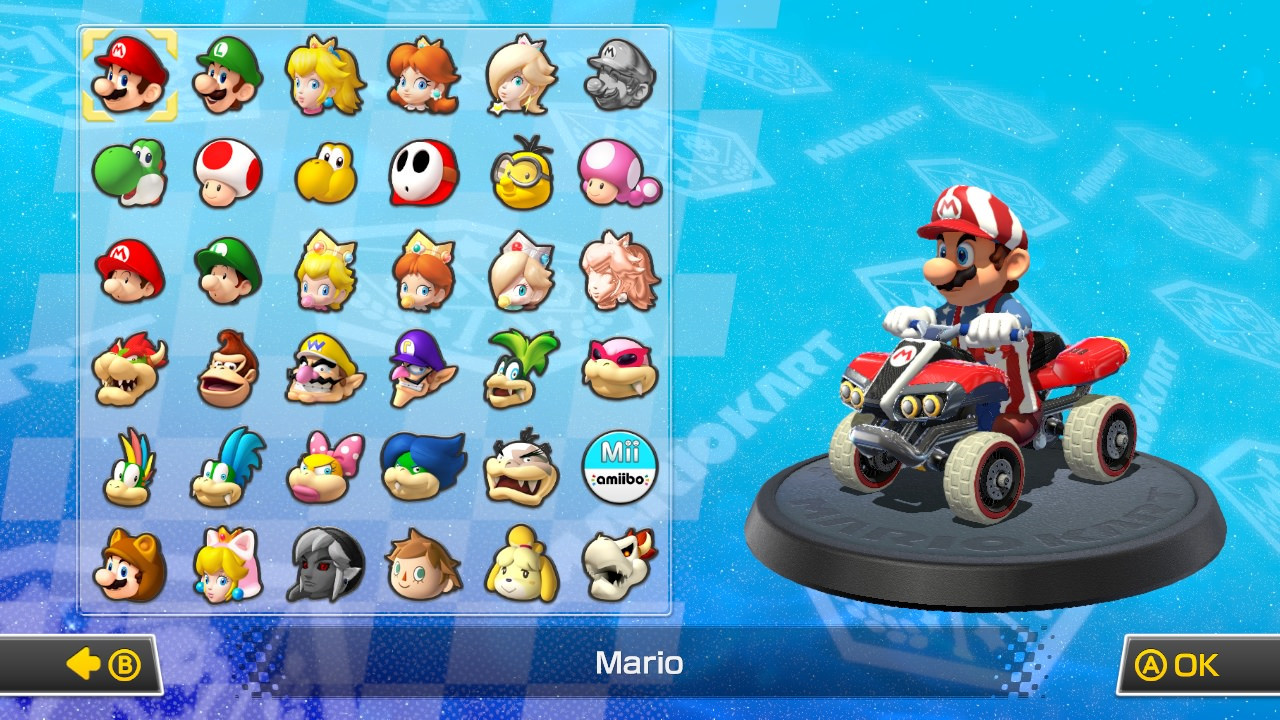Choose the Shy Guy icon
Screen dimensions: 1280x720
pos(422,173)
